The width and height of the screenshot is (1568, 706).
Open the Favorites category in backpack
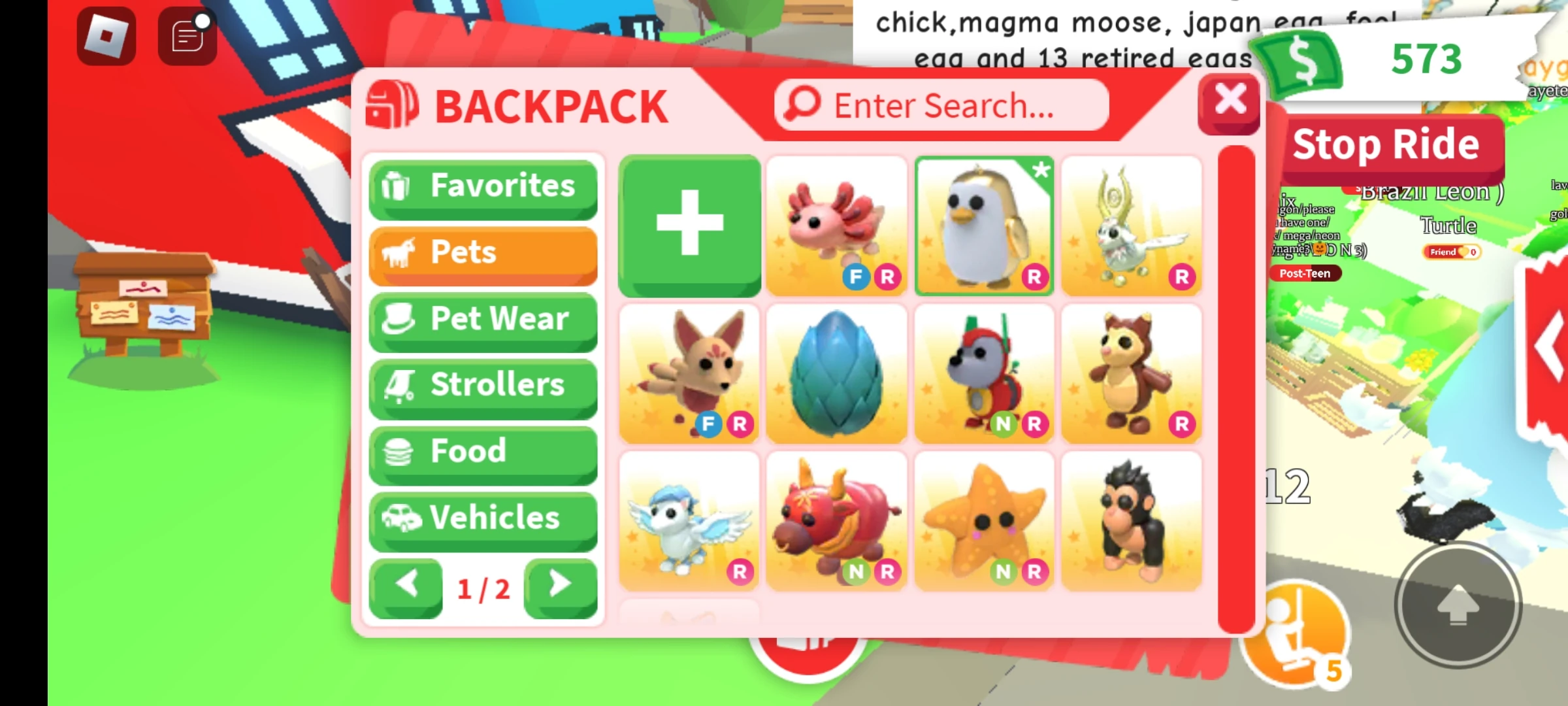[482, 187]
